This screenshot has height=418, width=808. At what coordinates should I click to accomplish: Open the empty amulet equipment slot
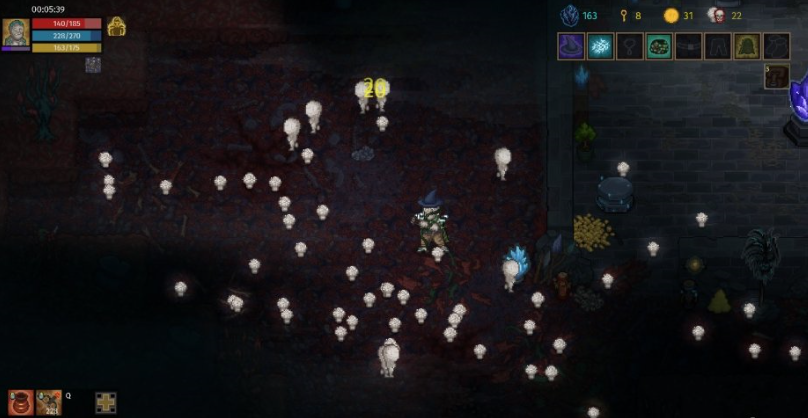(x=629, y=46)
